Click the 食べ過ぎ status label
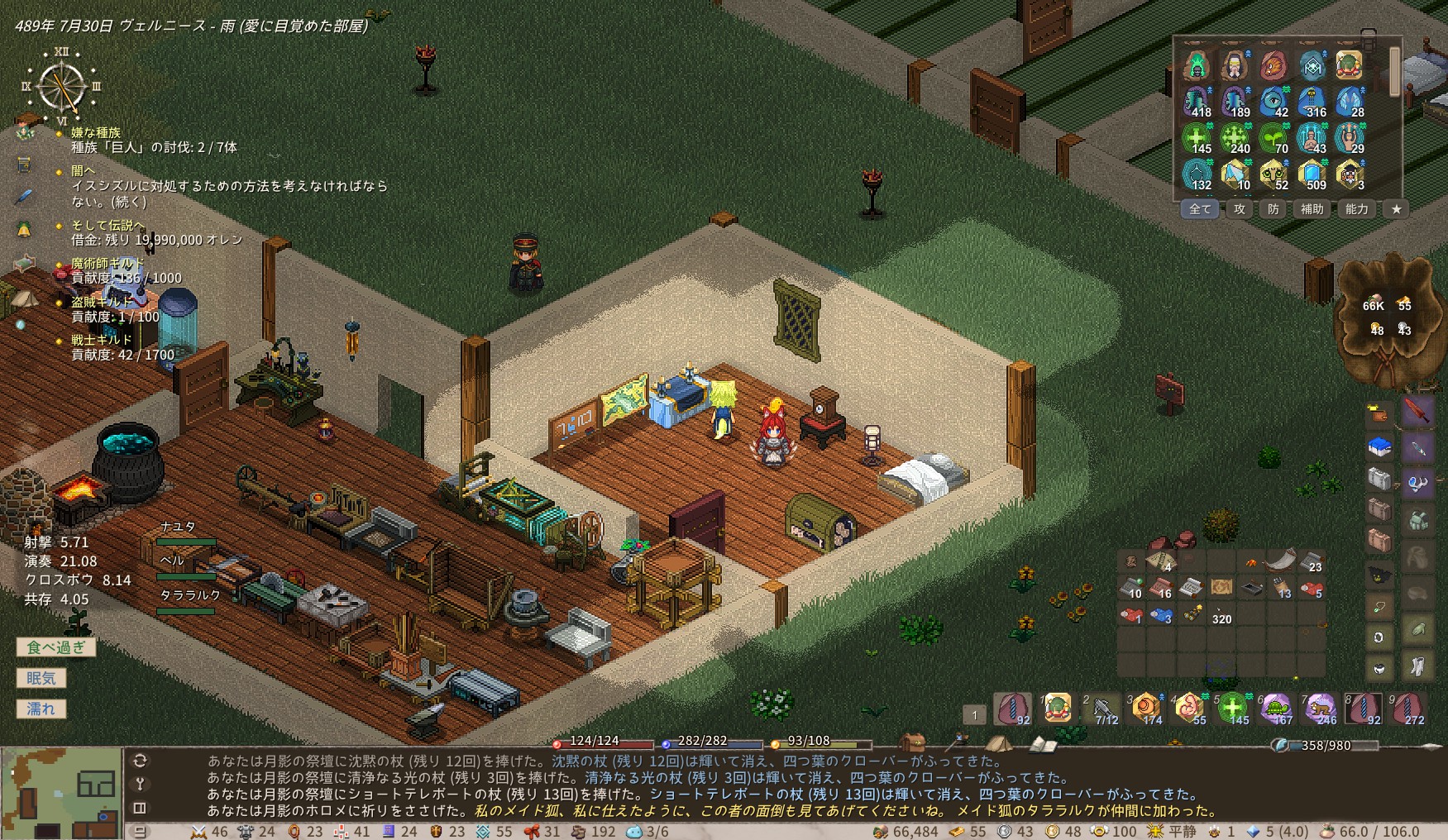Image resolution: width=1448 pixels, height=840 pixels. tap(55, 647)
